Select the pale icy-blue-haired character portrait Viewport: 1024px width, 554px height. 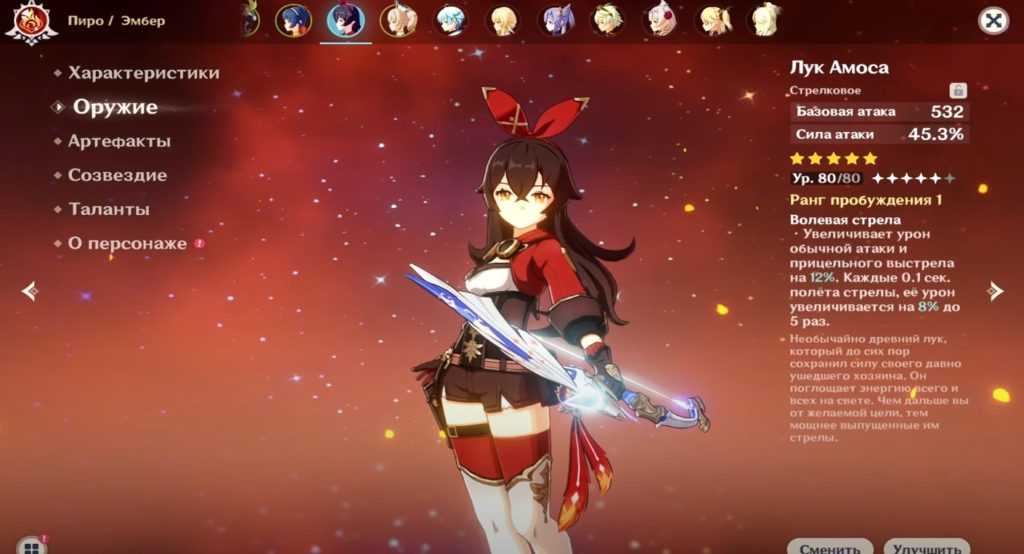point(451,19)
